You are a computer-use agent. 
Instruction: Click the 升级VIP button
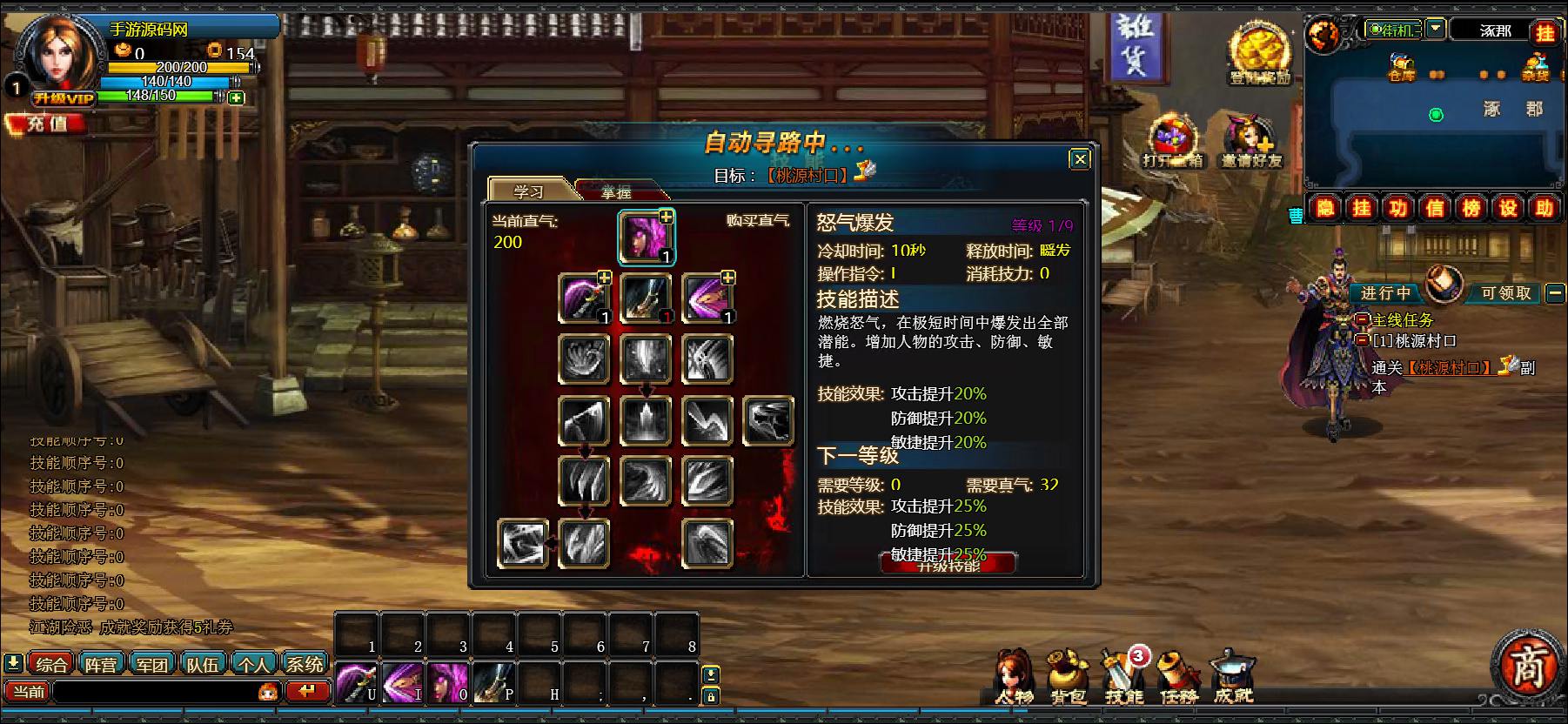(64, 99)
